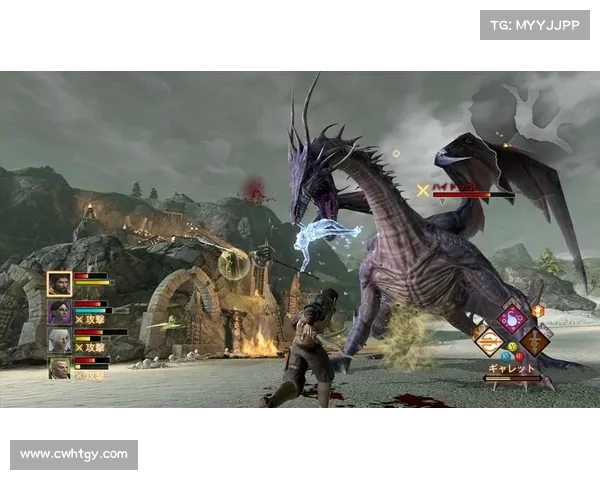This screenshot has width=600, height=480.
Task: Use the orange sword strike ability
Action: tap(489, 342)
